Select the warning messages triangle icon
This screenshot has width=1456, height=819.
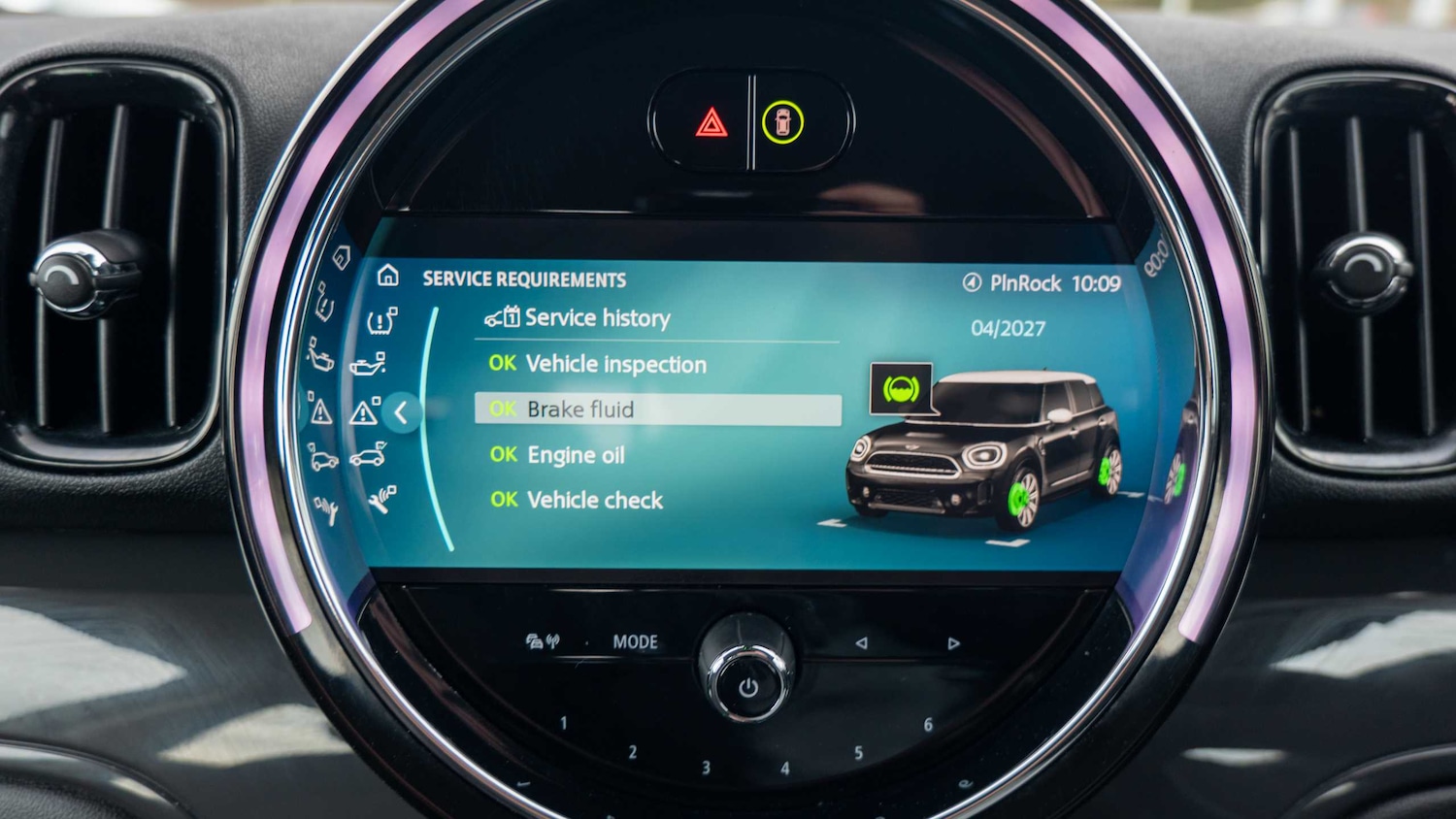click(x=364, y=412)
